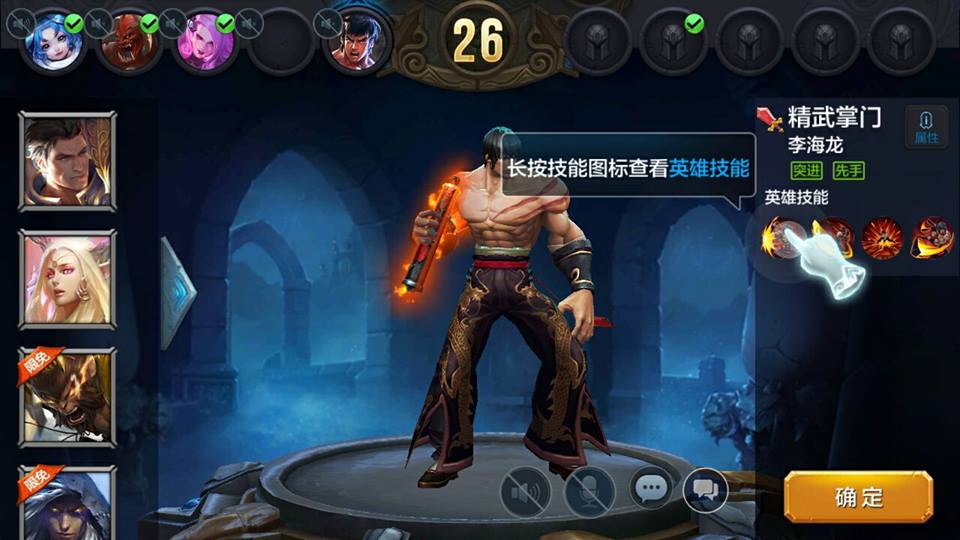Pick the monkey warrior hero marked 限免
960x540 pixels.
[x=67, y=397]
